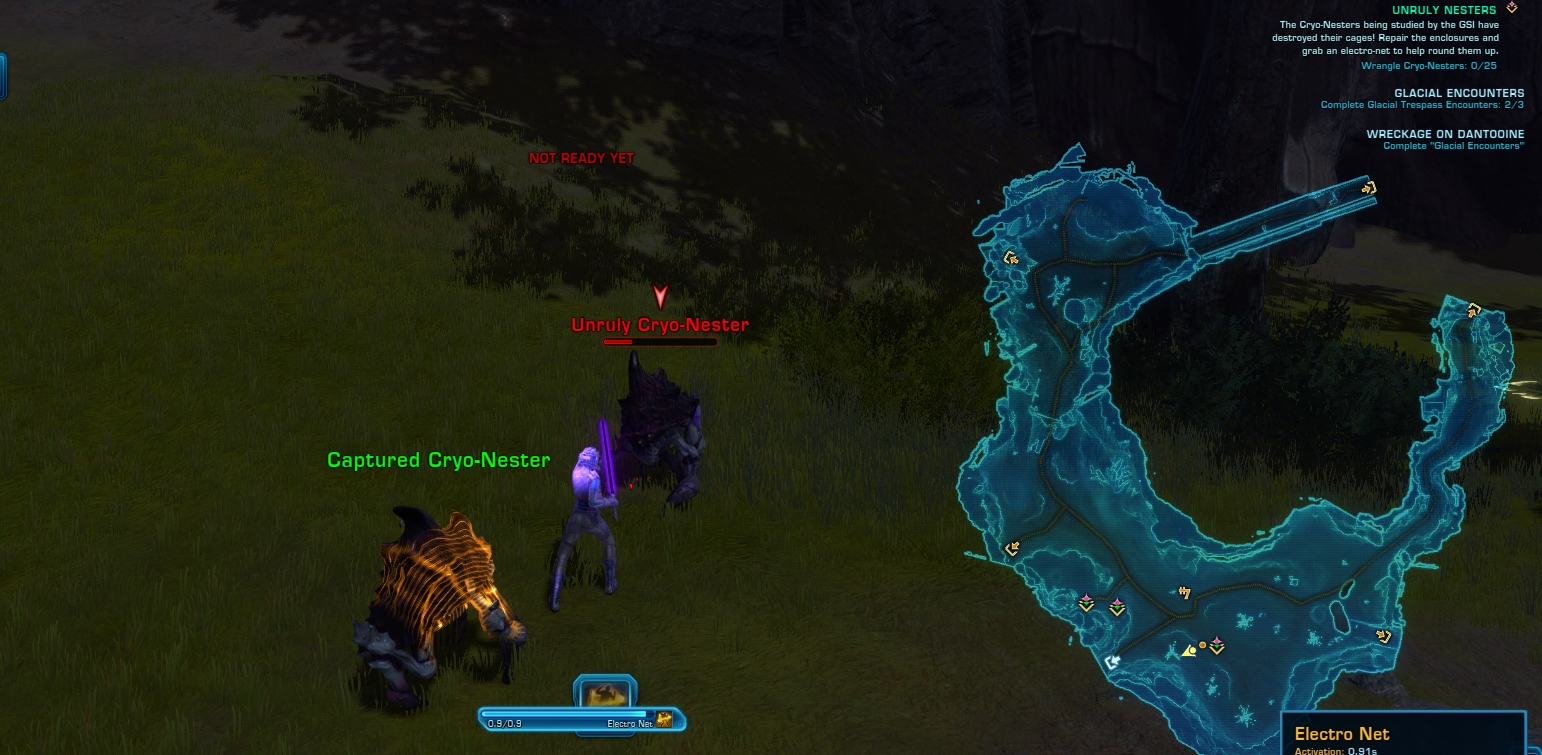Open the Glacial Encounters tracker entry
Screen dimensions: 1542x755
(x=1459, y=93)
